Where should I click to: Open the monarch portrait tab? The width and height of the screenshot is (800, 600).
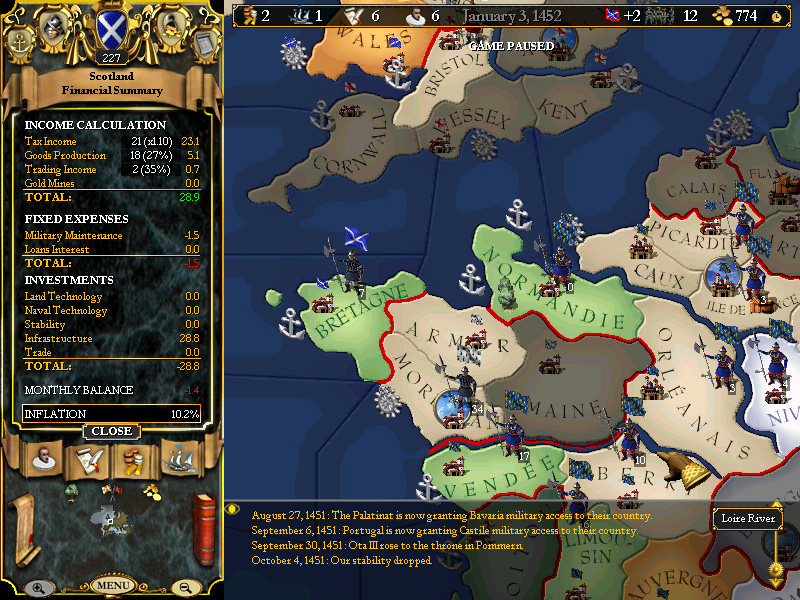pyautogui.click(x=41, y=461)
